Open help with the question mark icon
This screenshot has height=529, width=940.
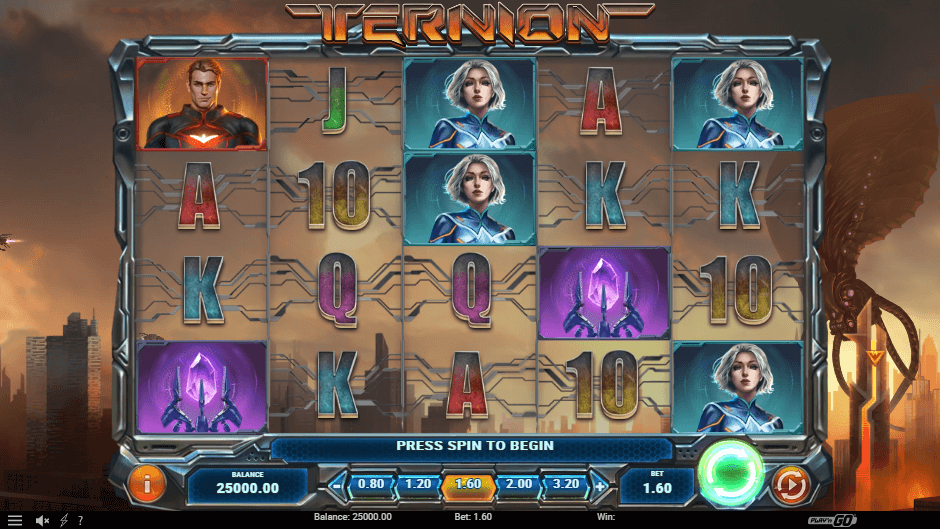pos(80,520)
